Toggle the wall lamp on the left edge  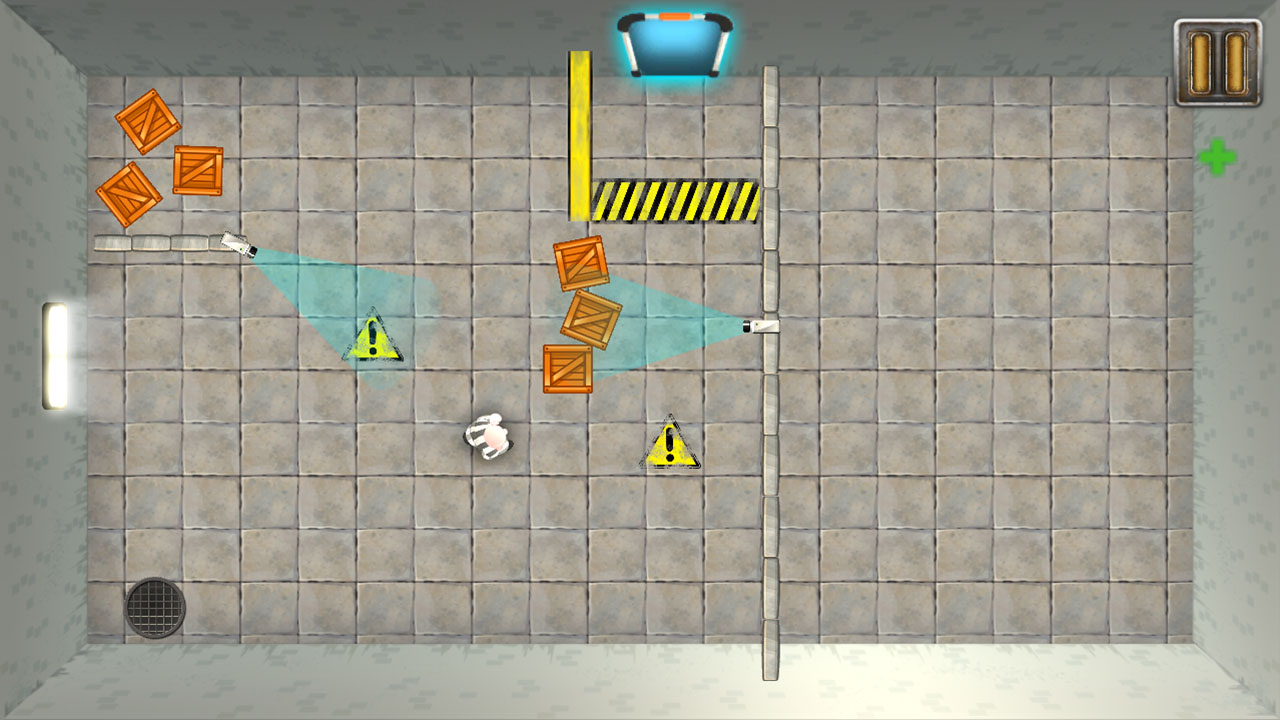57,355
